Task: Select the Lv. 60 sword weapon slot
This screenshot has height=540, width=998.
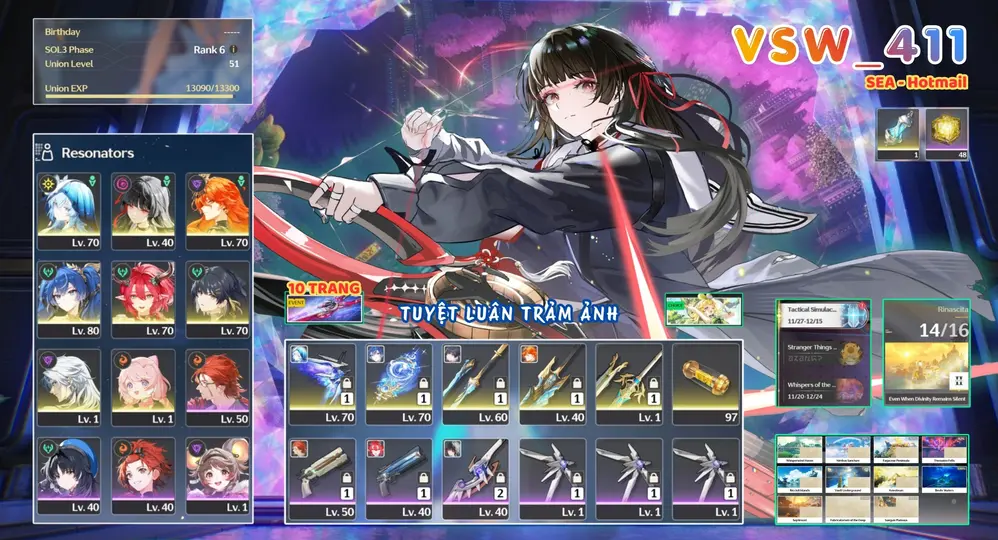Action: coord(475,385)
